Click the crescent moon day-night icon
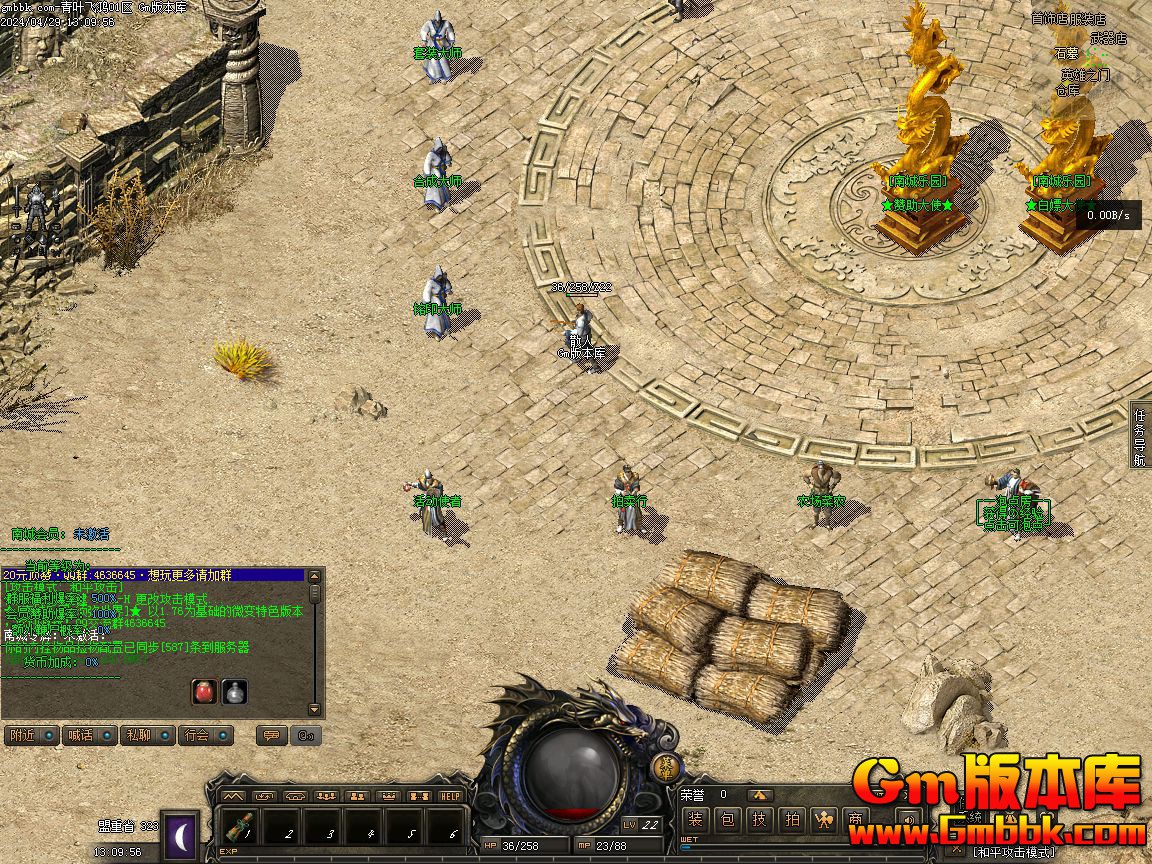1152x864 pixels. (181, 836)
